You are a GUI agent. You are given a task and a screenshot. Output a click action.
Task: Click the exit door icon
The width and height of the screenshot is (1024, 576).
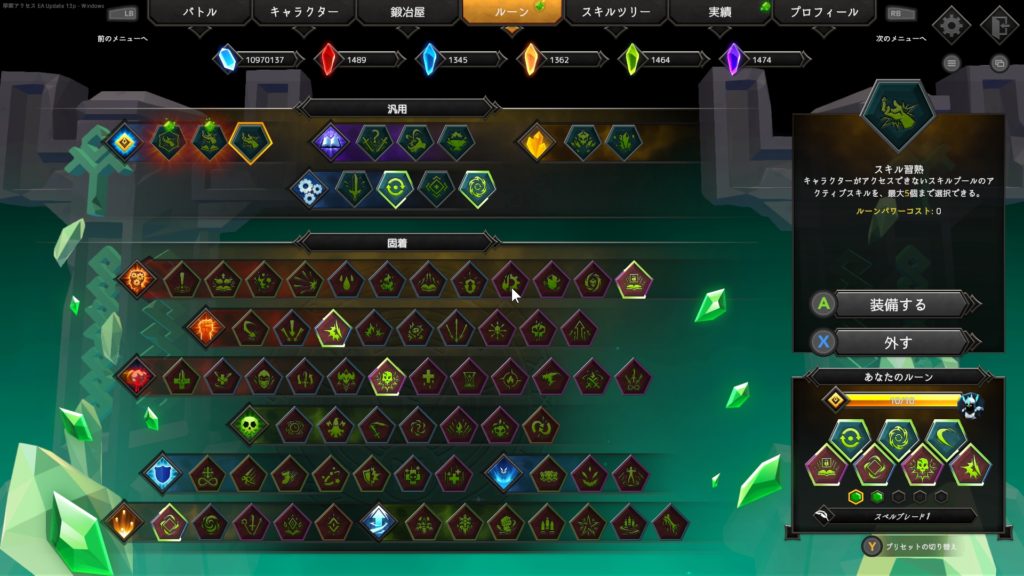pyautogui.click(x=997, y=25)
